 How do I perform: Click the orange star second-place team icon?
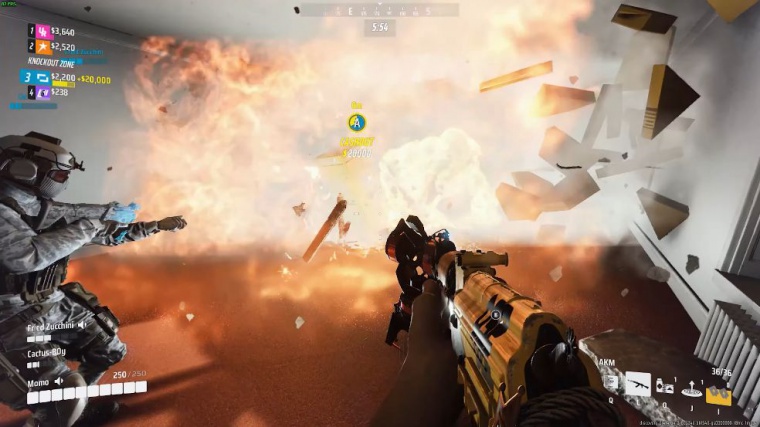[x=43, y=46]
